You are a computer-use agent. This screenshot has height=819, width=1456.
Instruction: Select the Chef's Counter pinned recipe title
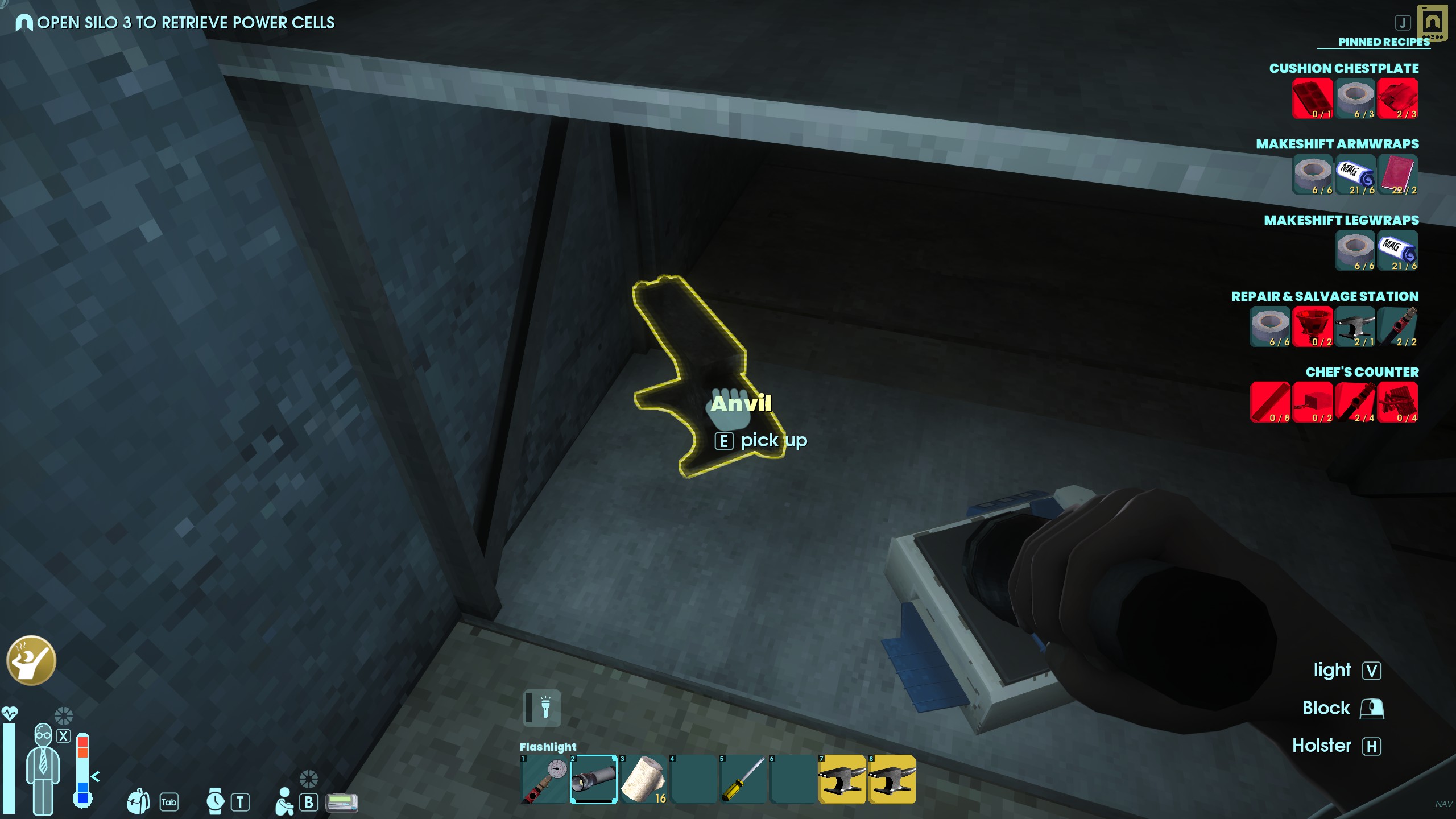point(1362,372)
